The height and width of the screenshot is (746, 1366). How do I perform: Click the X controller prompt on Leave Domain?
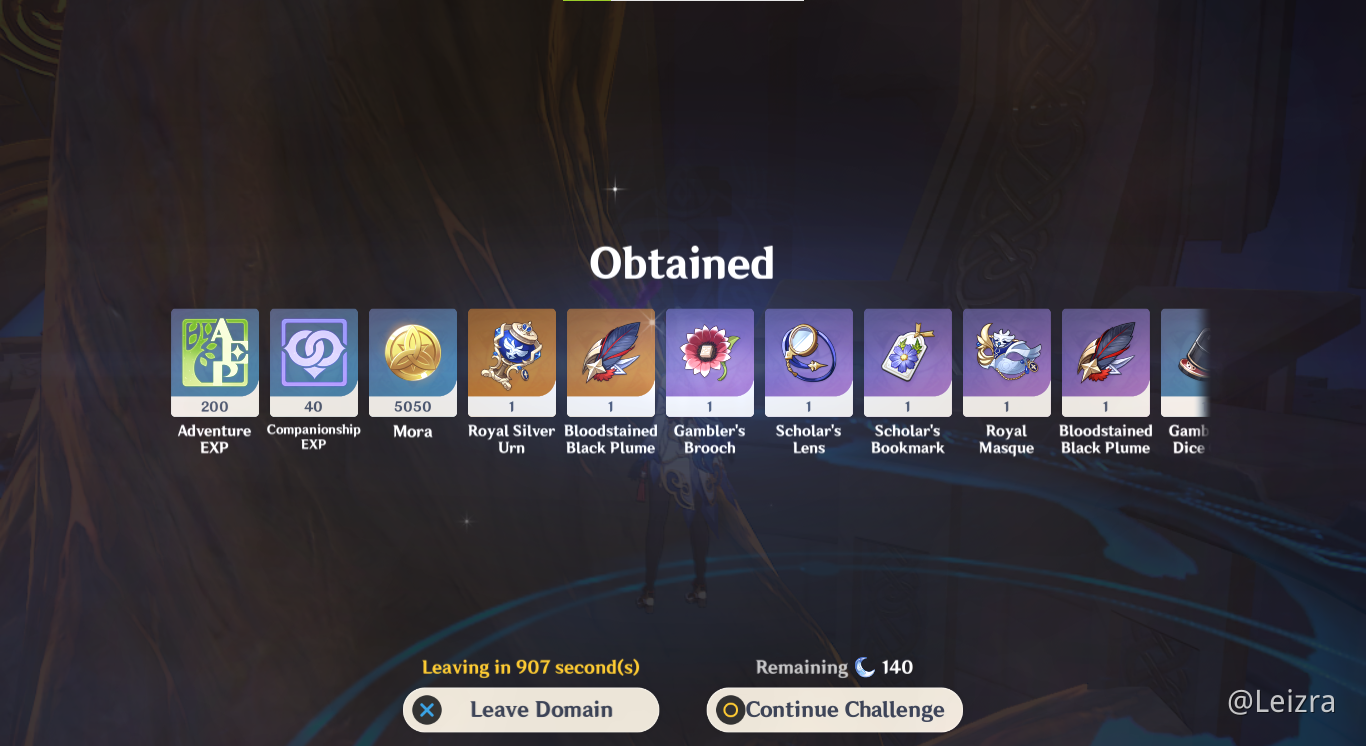[428, 709]
